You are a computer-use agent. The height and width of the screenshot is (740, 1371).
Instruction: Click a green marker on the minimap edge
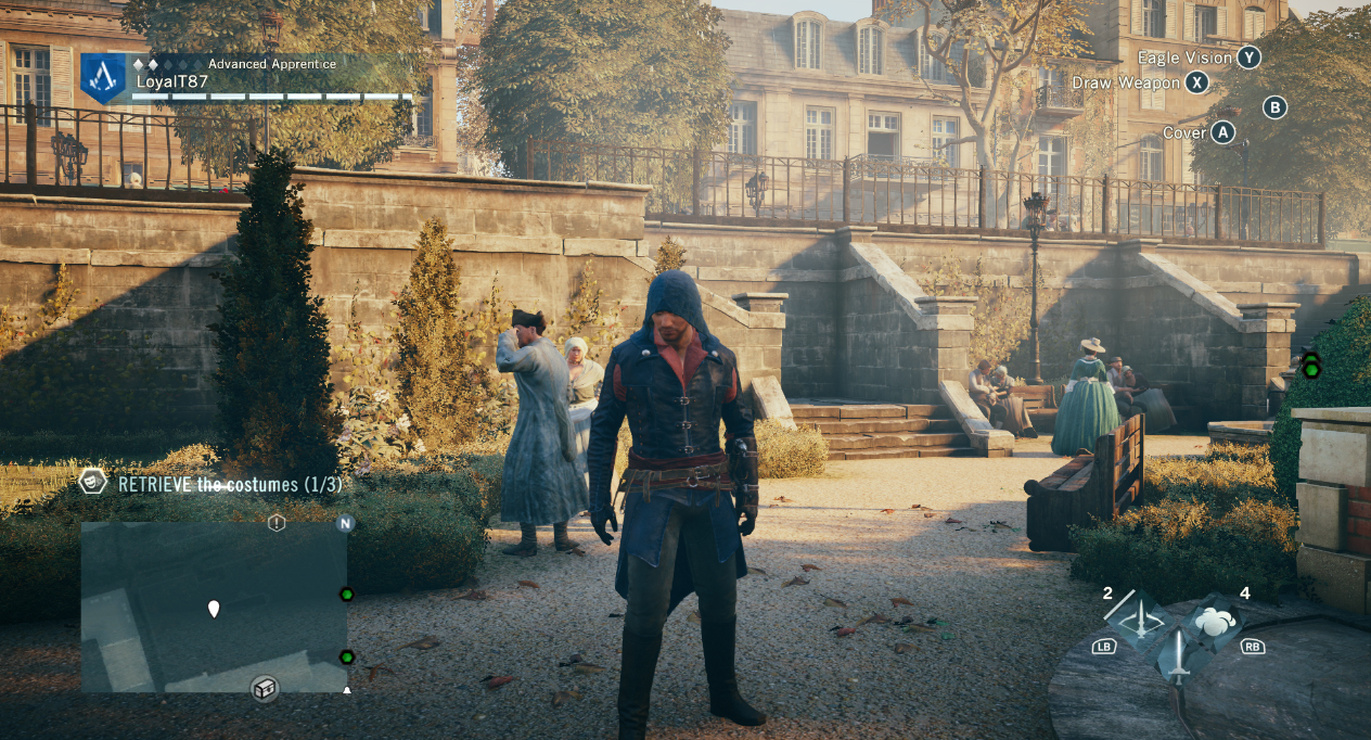[x=348, y=592]
